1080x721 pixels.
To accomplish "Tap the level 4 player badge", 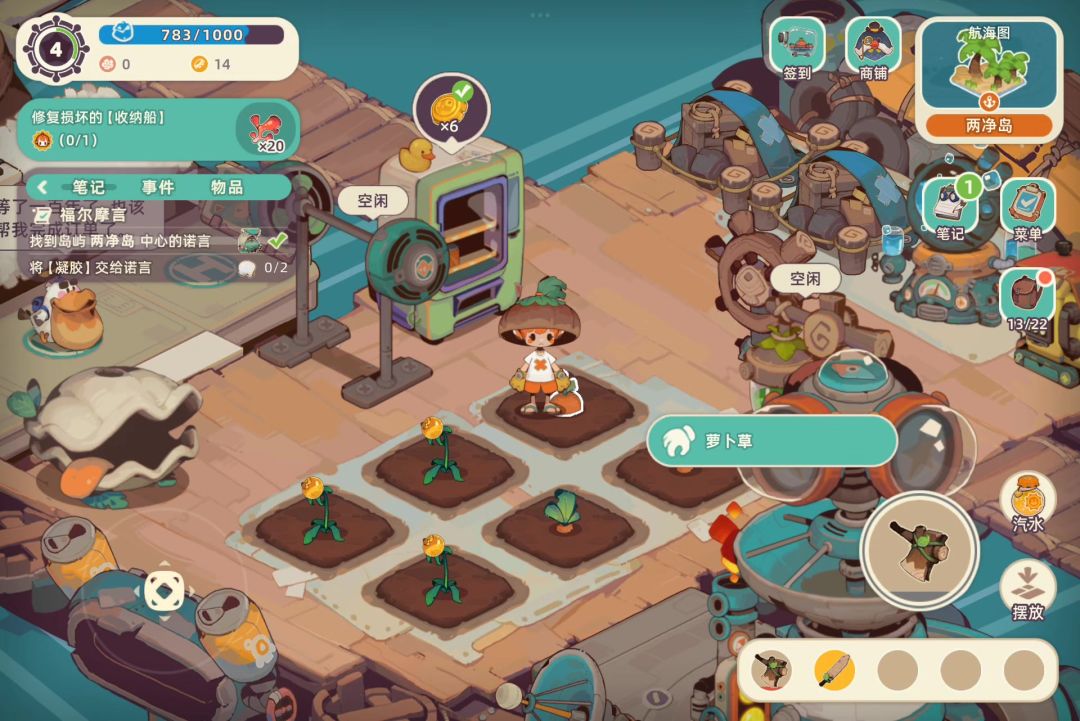I will point(56,48).
